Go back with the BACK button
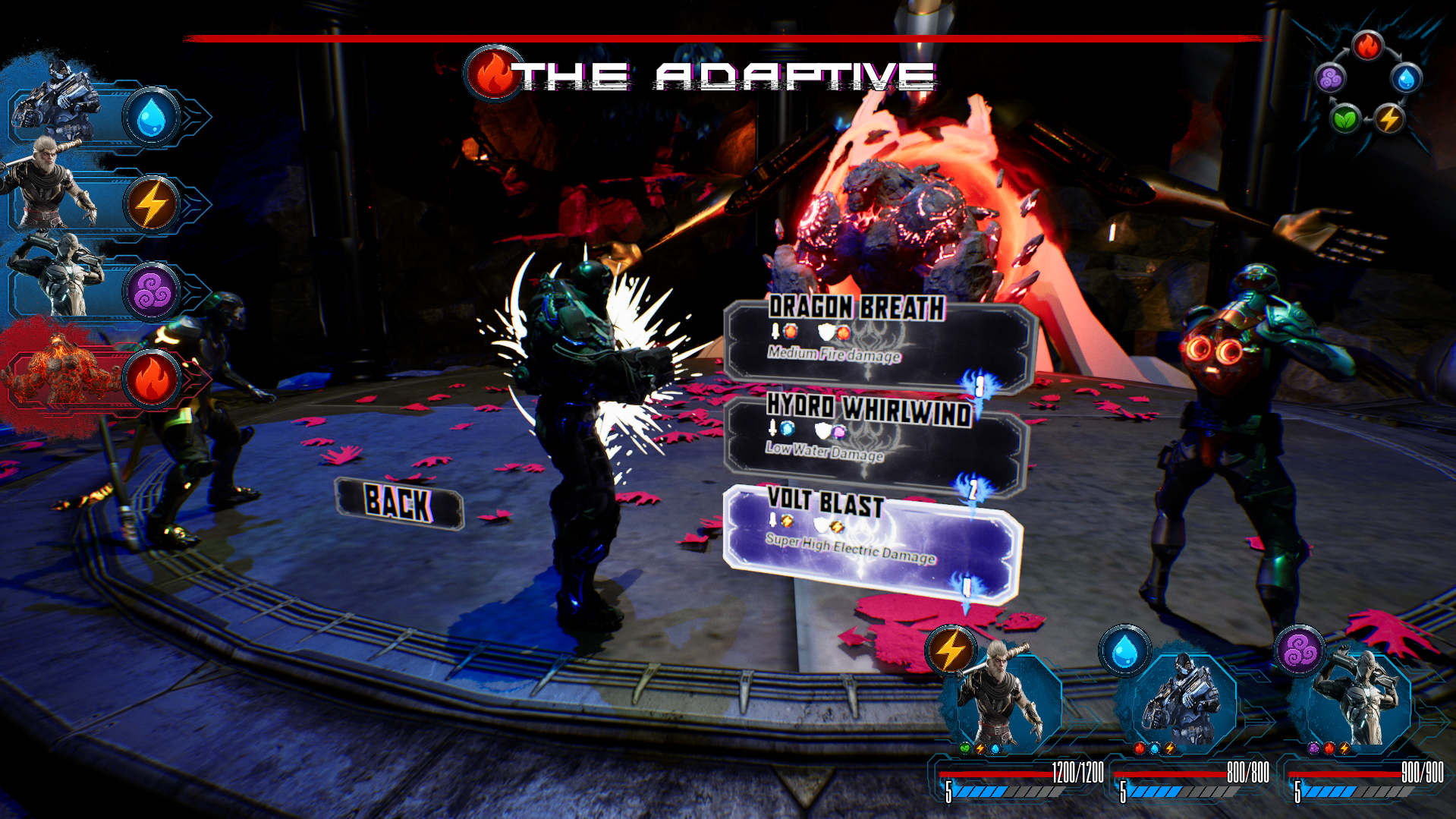 (399, 503)
